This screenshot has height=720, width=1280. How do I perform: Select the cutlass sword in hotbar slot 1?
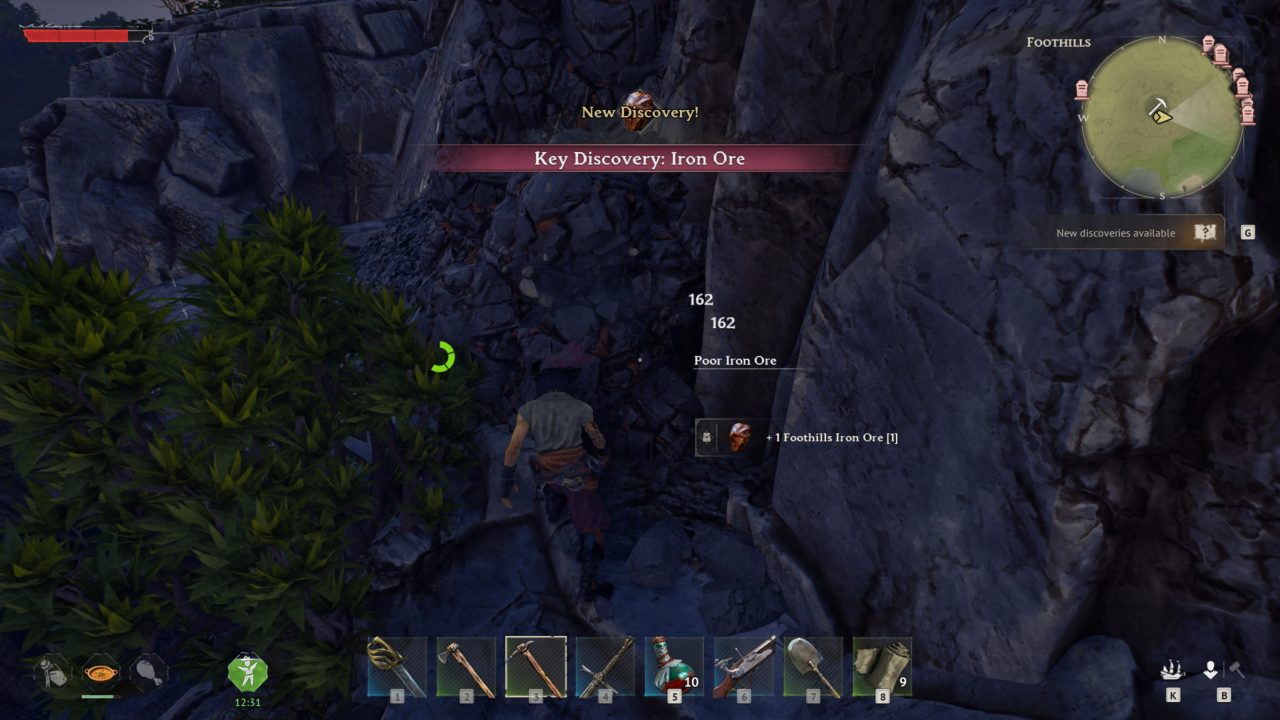397,666
